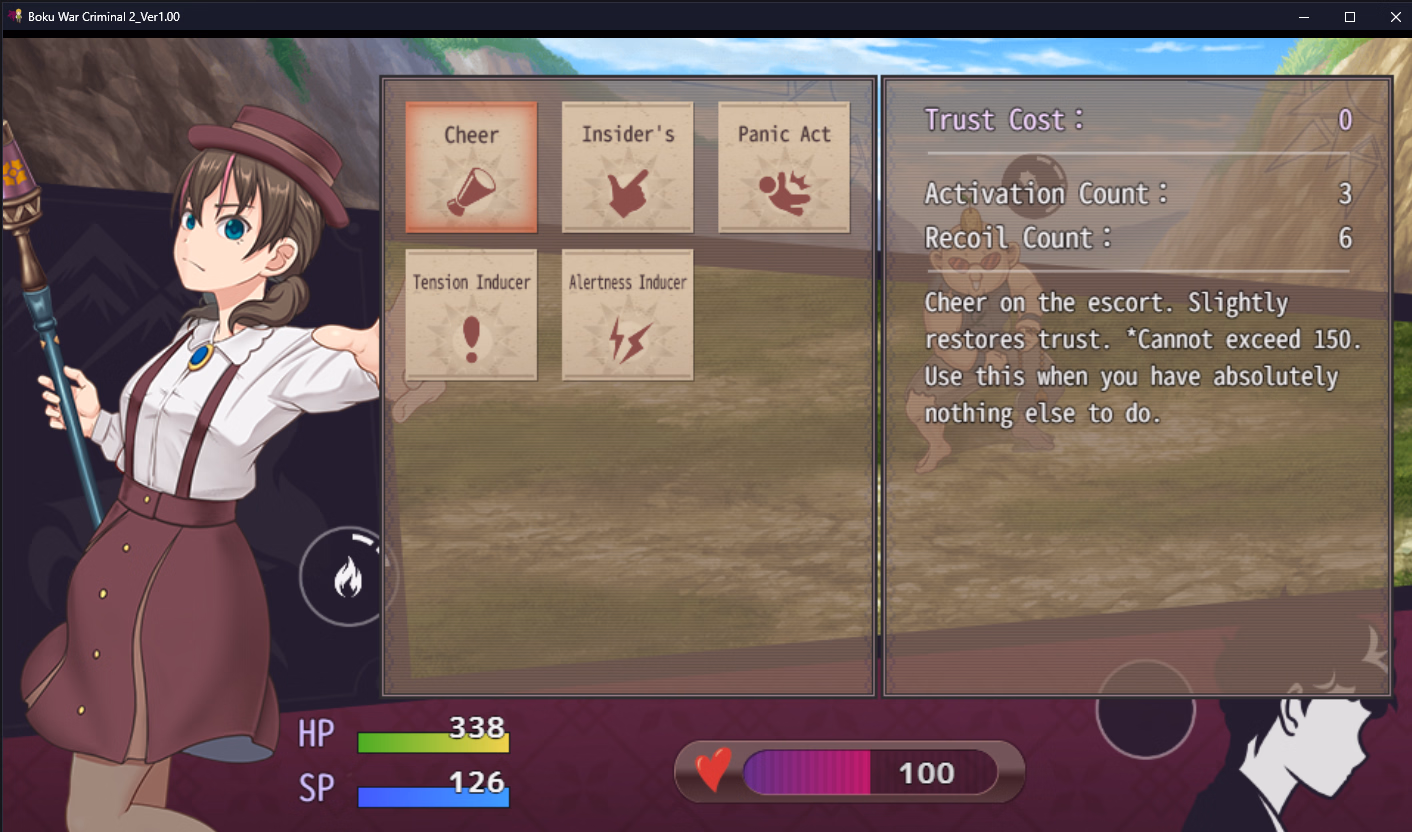This screenshot has width=1412, height=832.
Task: Click the trust gauge showing 100
Action: 850,771
